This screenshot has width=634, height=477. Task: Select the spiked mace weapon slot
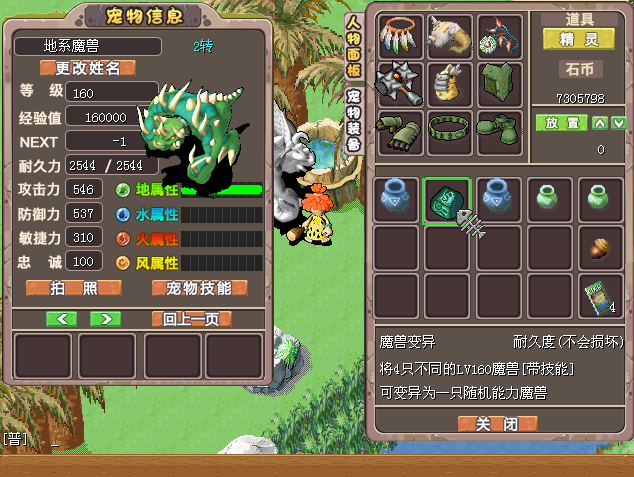pos(398,84)
